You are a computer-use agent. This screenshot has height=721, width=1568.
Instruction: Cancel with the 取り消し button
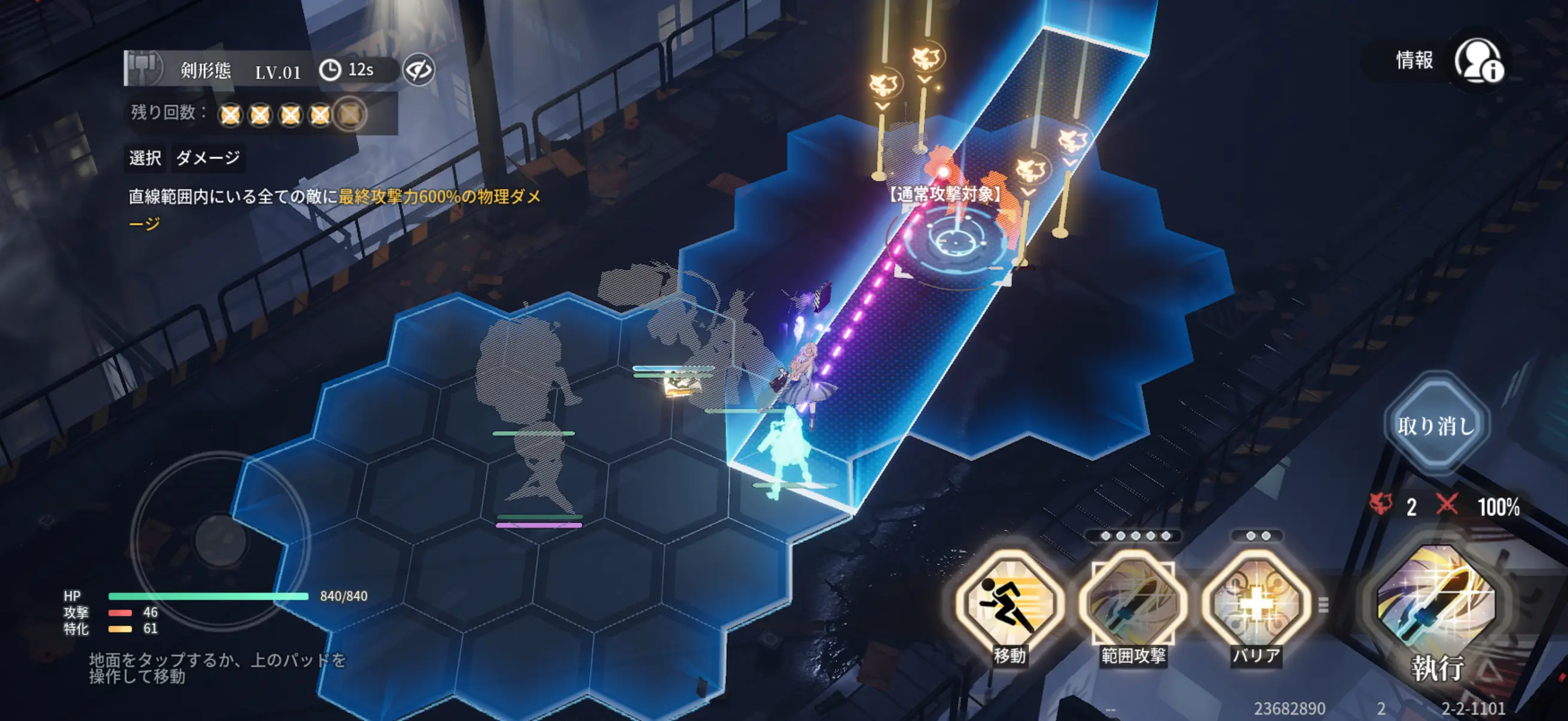(x=1436, y=425)
